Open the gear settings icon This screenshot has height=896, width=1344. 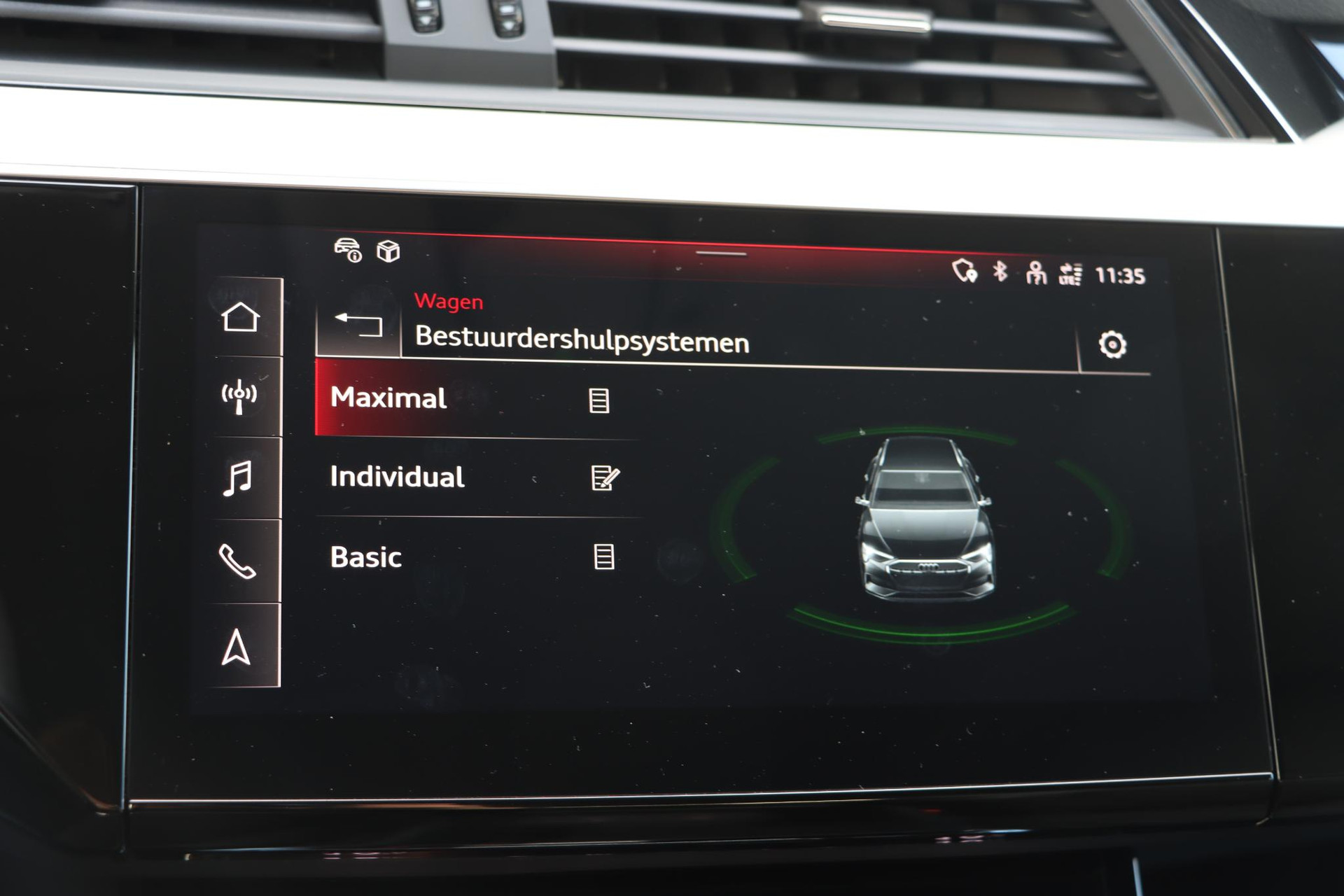pos(1112,344)
